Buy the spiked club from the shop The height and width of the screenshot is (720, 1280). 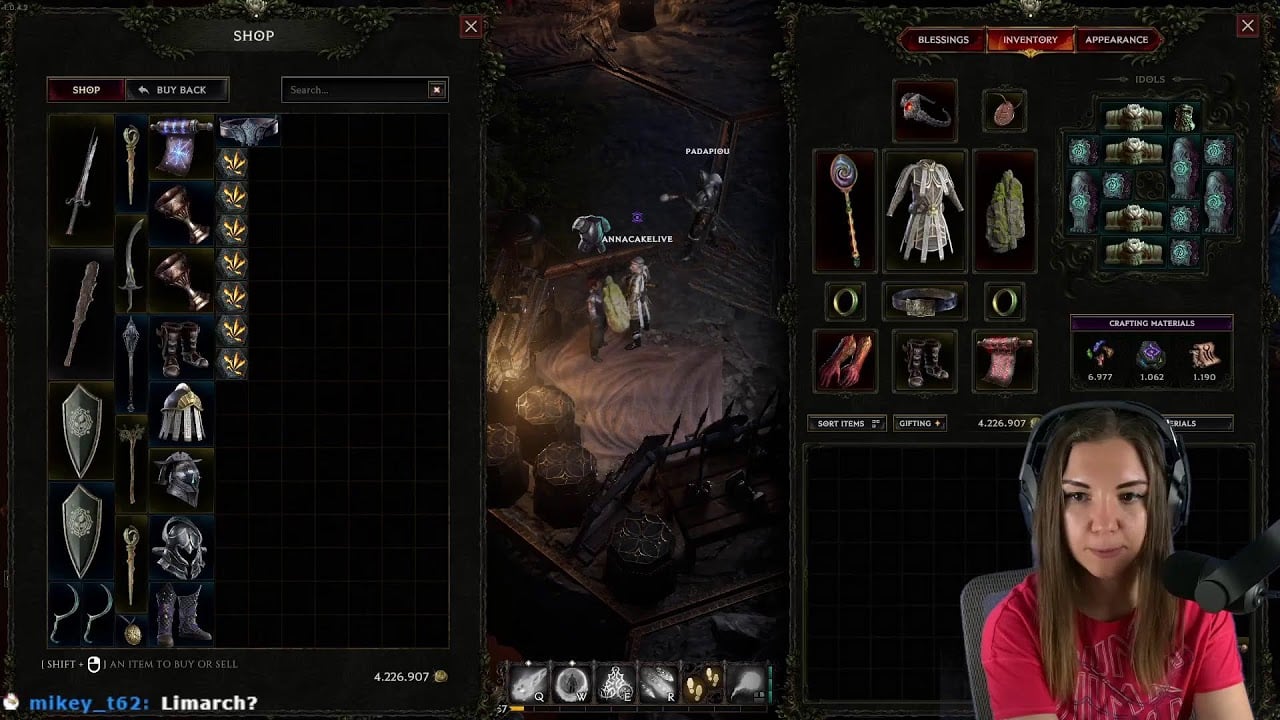coord(81,314)
